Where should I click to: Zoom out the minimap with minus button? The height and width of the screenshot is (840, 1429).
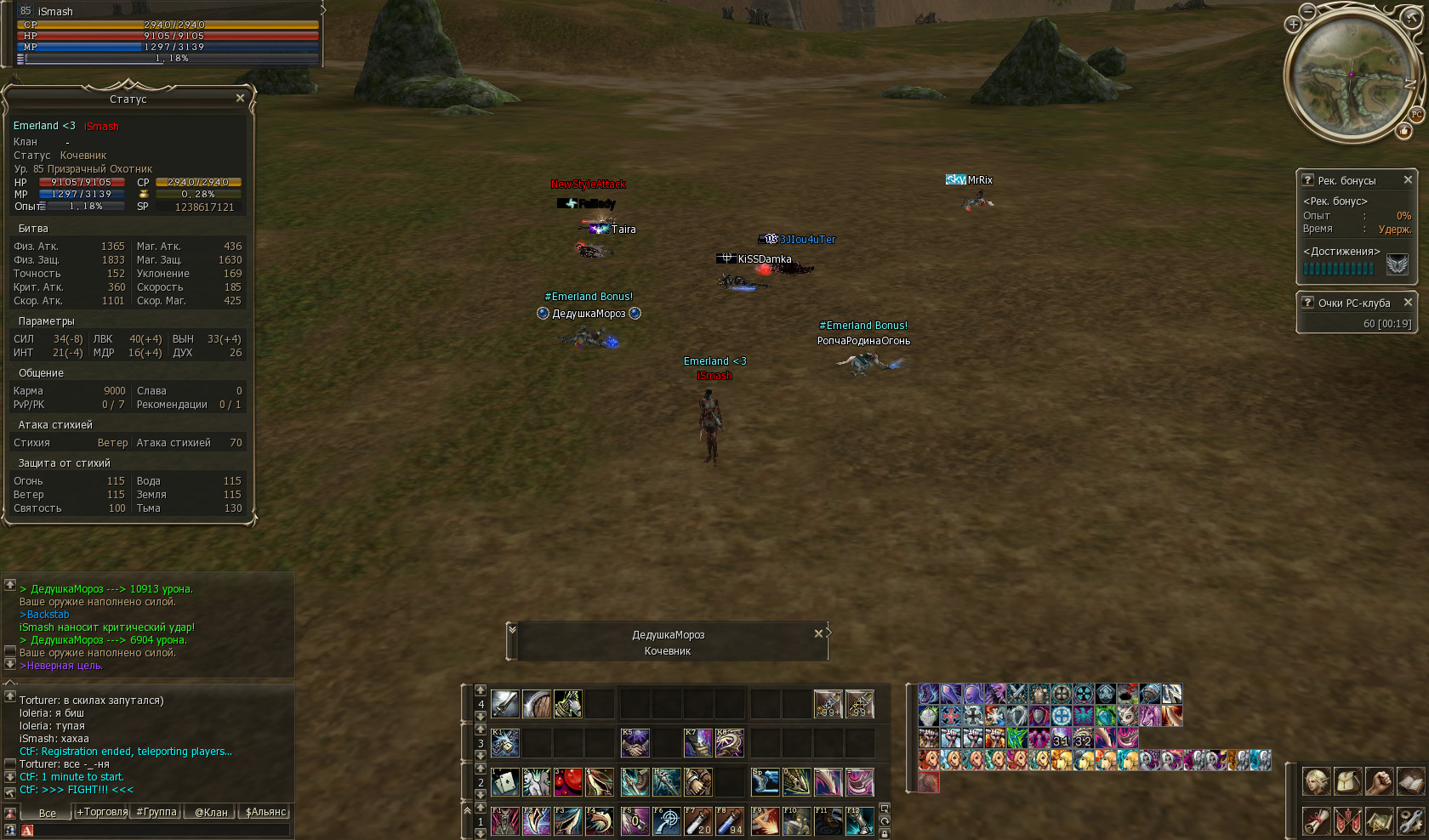pyautogui.click(x=1307, y=11)
